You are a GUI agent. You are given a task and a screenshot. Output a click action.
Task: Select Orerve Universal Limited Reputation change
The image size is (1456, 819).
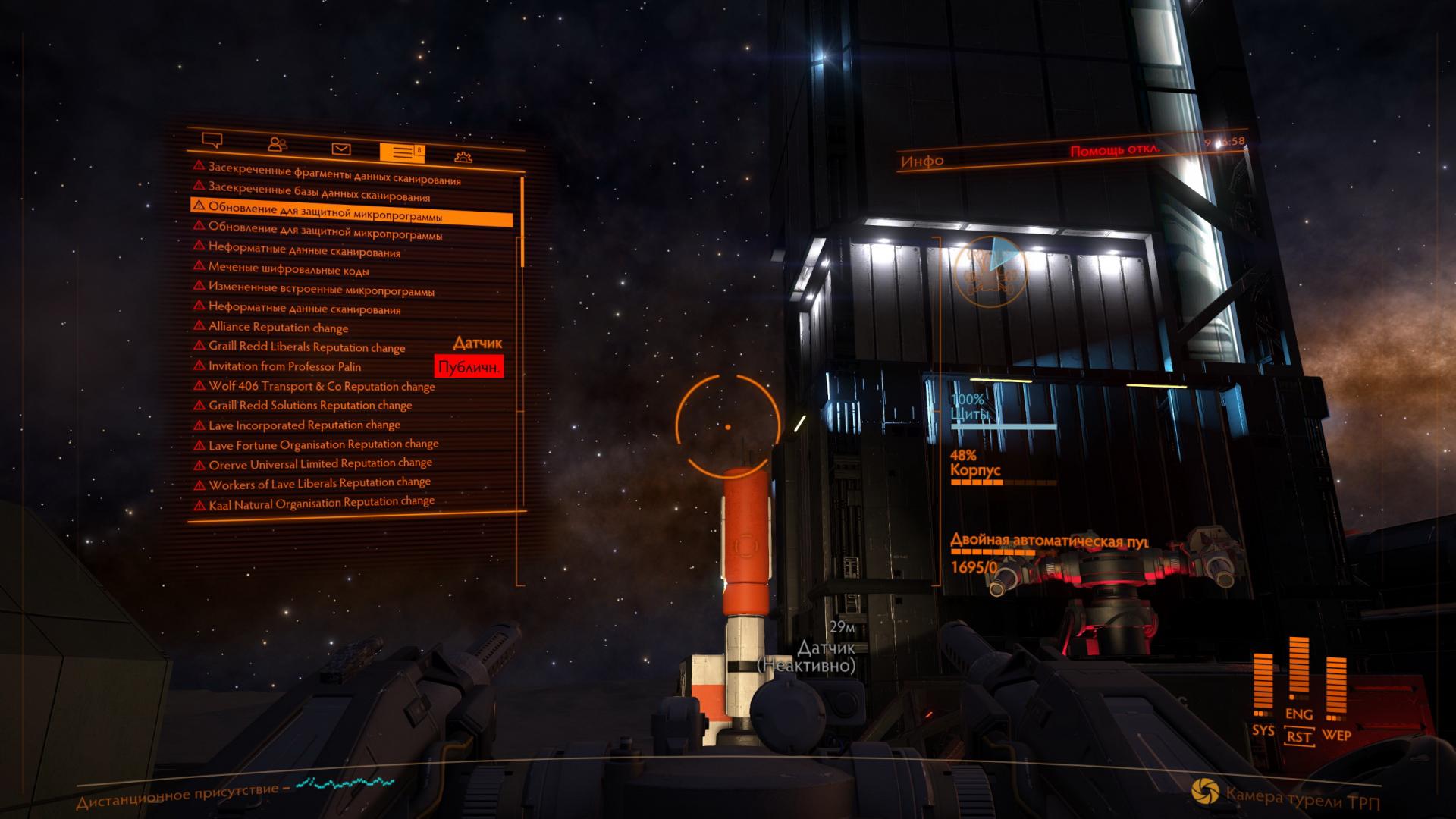pos(320,463)
